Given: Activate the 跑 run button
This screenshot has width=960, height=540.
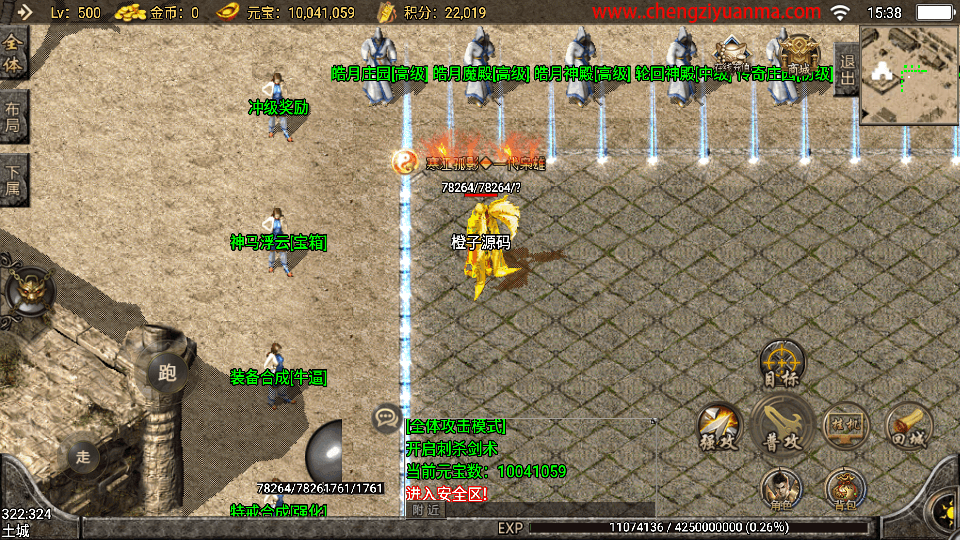Looking at the screenshot, I should point(167,373).
